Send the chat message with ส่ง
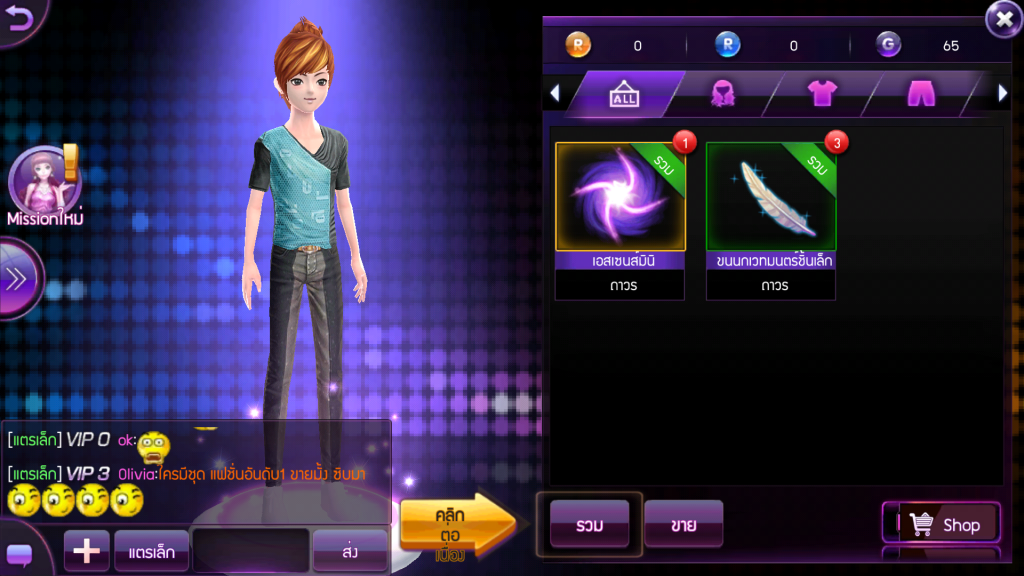This screenshot has height=576, width=1024. pos(349,550)
